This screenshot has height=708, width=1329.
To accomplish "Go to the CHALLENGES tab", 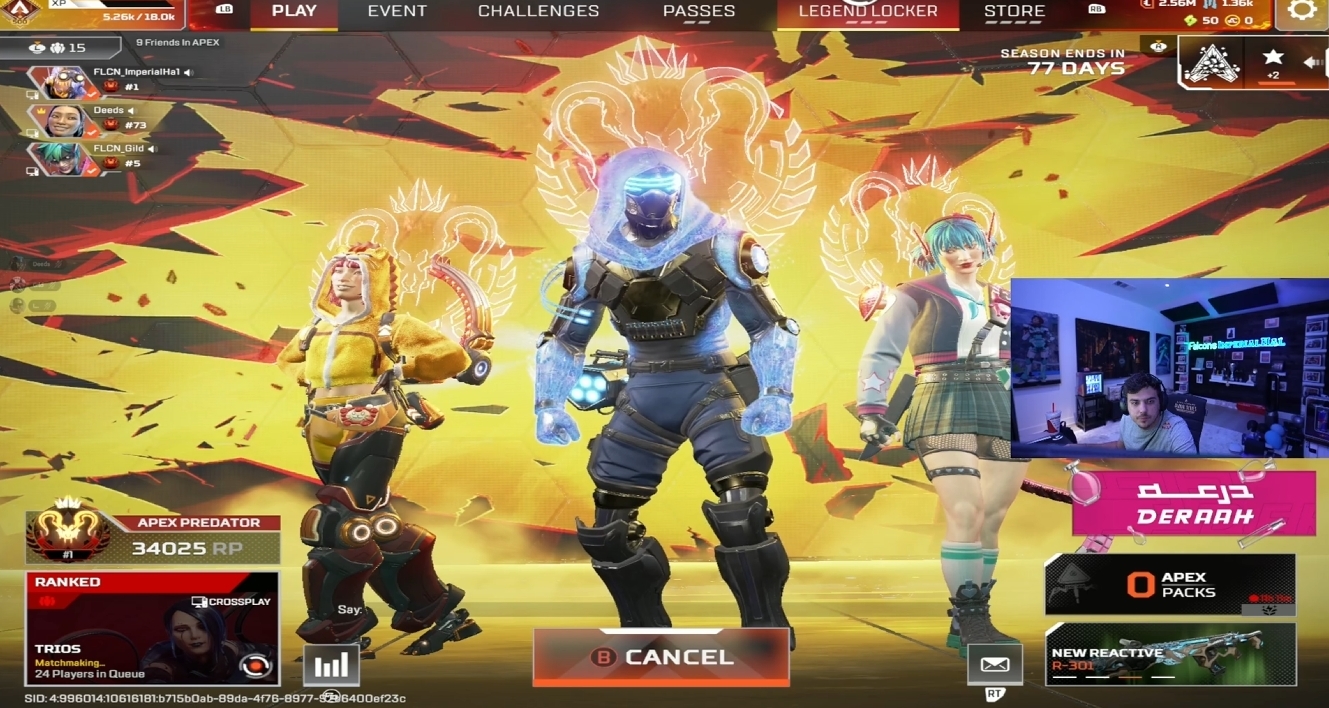I will click(x=538, y=12).
